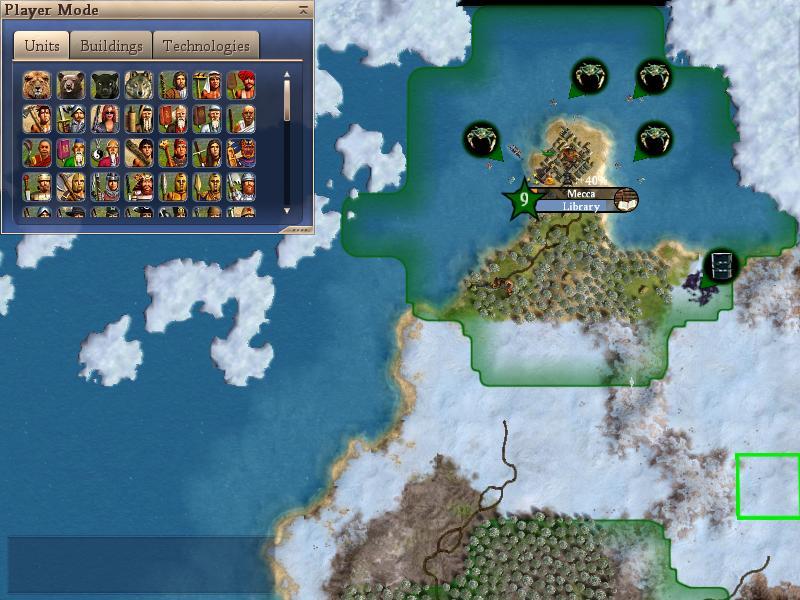800x600 pixels.
Task: Select the red-haired woman with sunglasses unit
Action: pyautogui.click(x=105, y=119)
